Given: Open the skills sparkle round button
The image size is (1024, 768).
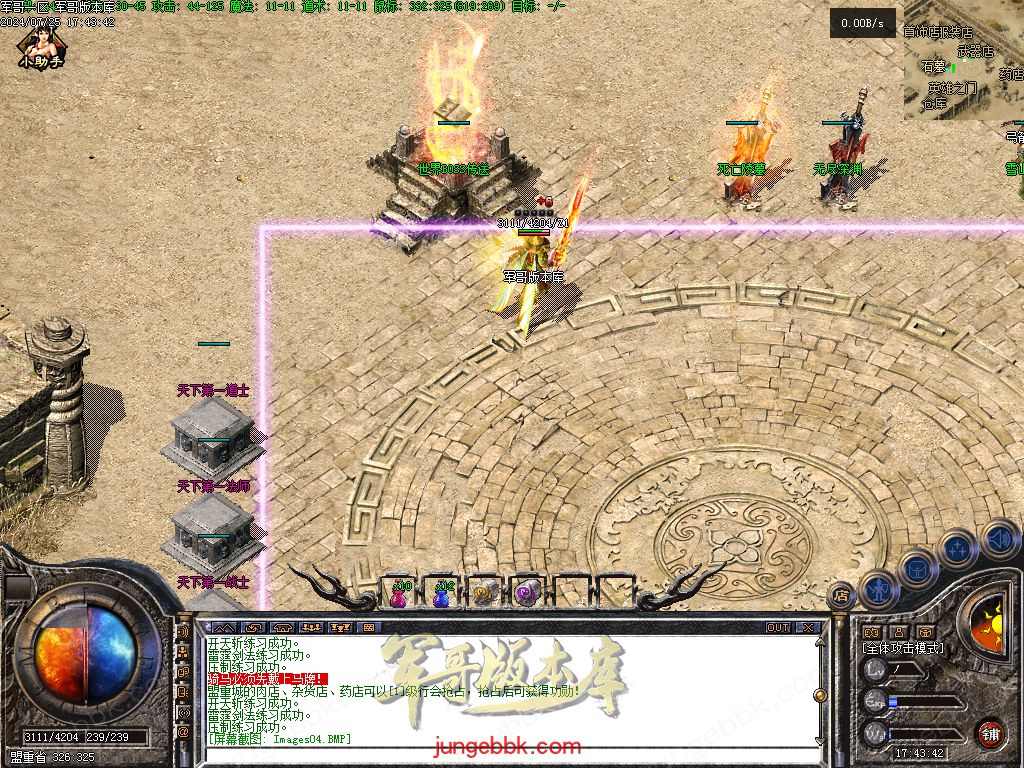Looking at the screenshot, I should pos(958,549).
